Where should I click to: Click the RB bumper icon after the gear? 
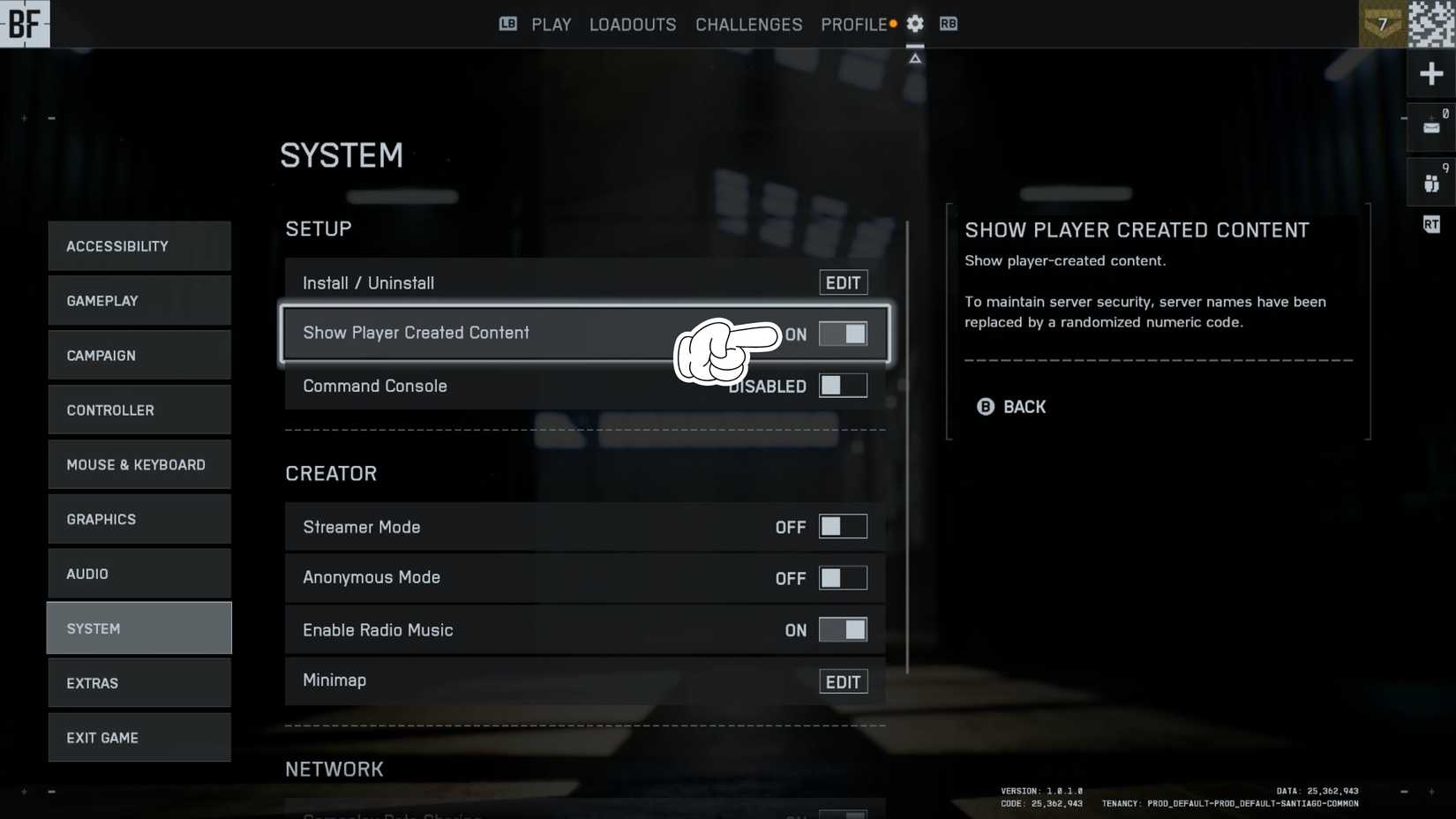(949, 24)
